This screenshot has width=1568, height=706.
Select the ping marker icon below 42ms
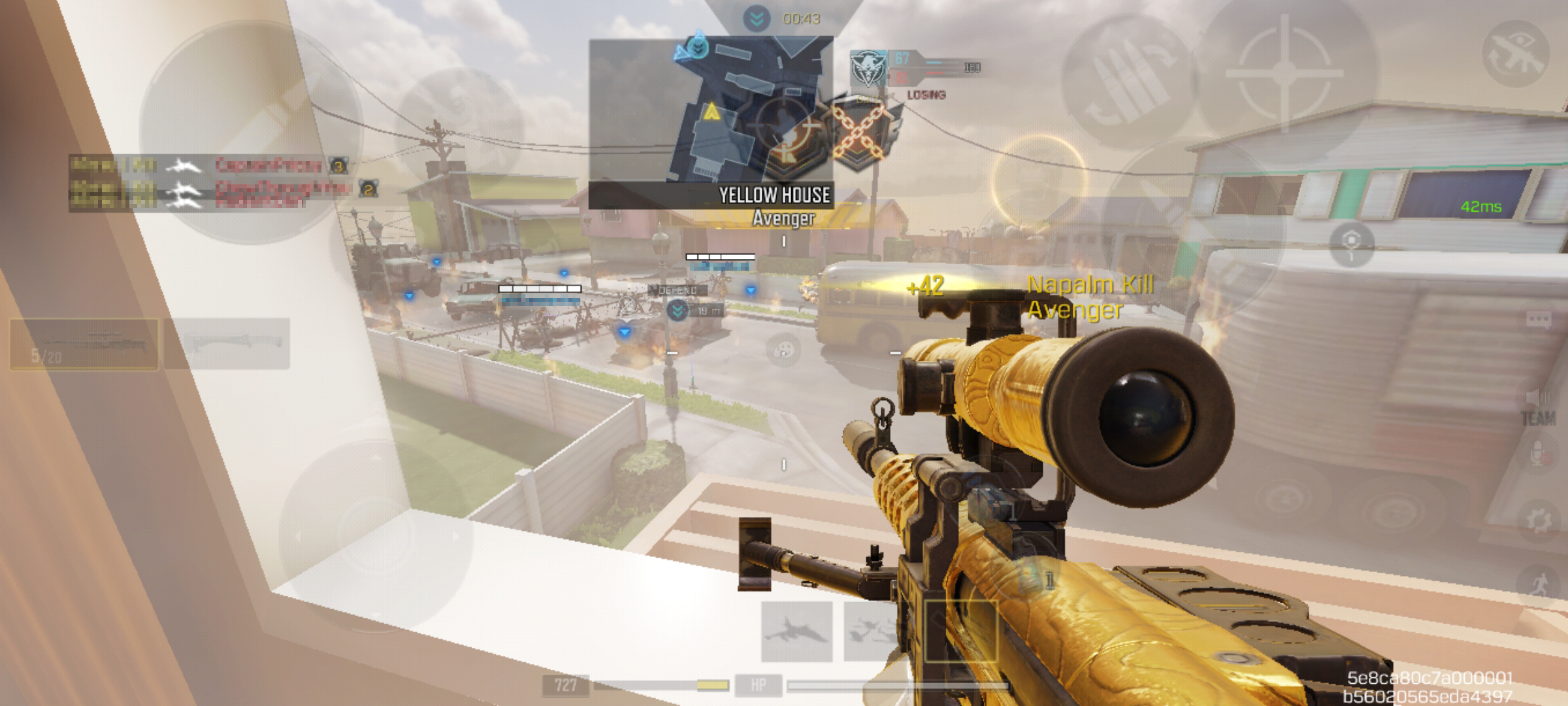(x=1351, y=244)
